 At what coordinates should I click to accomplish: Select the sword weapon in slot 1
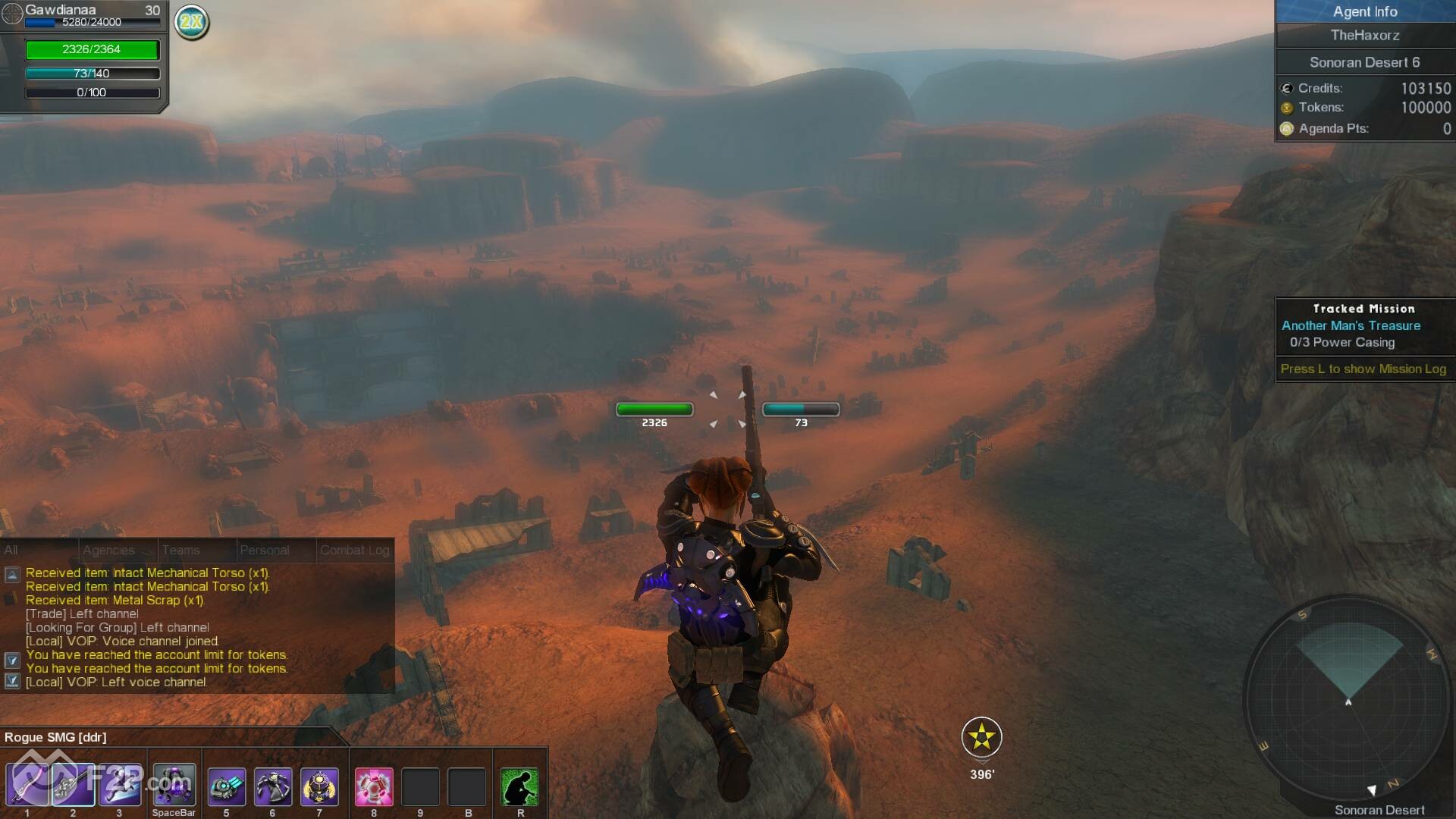27,786
